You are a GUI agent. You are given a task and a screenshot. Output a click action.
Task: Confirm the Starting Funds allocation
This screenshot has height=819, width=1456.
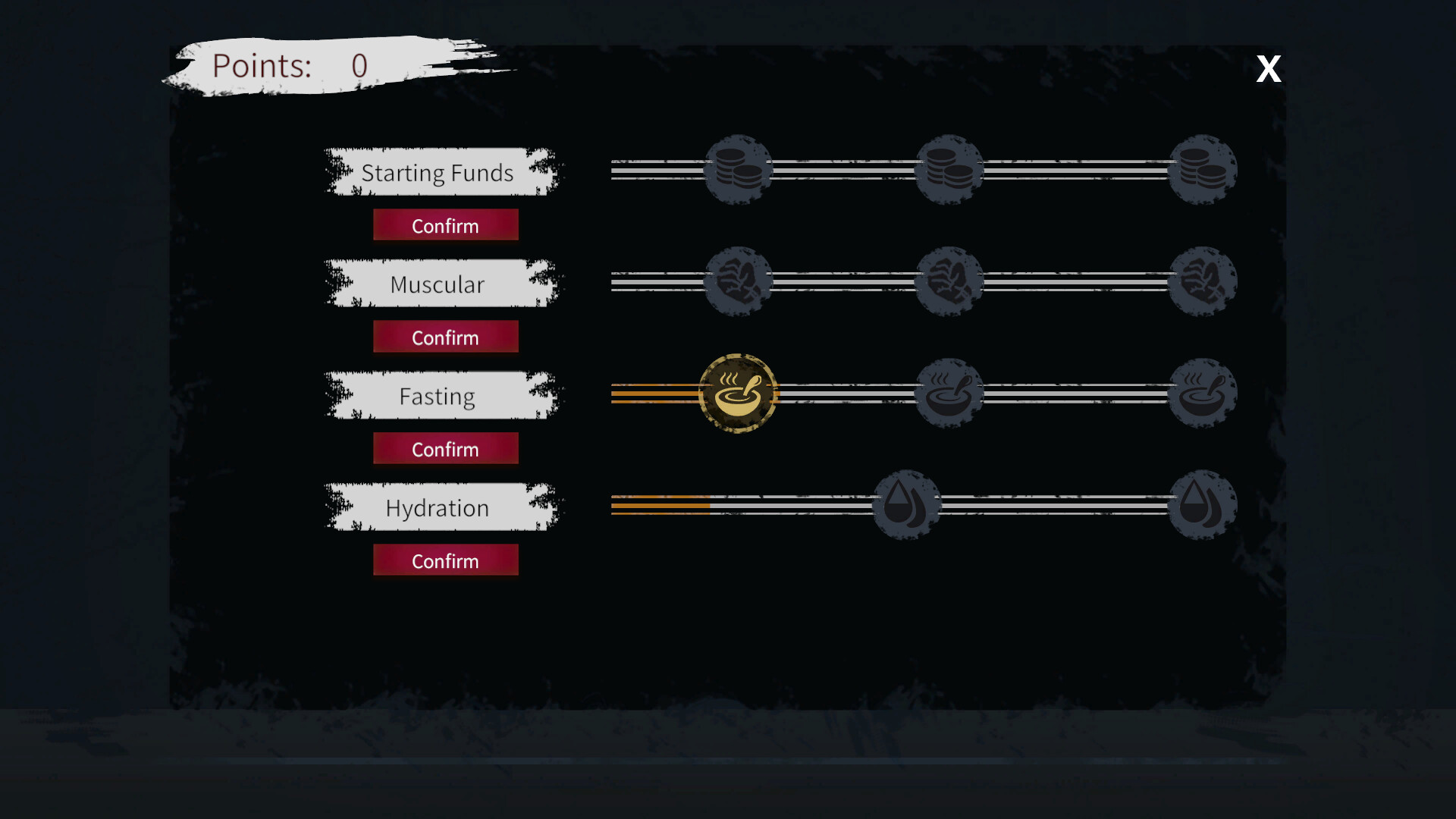click(446, 224)
